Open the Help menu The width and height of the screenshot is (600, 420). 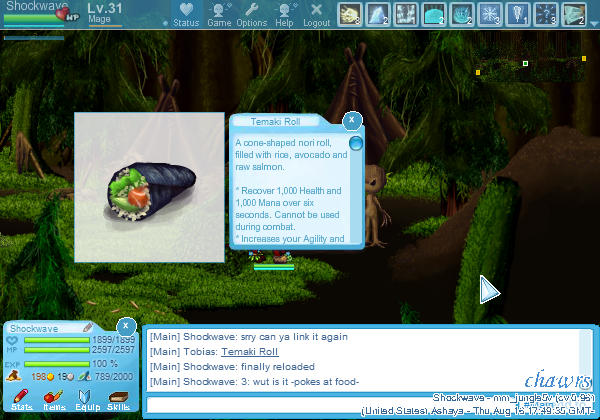point(284,14)
